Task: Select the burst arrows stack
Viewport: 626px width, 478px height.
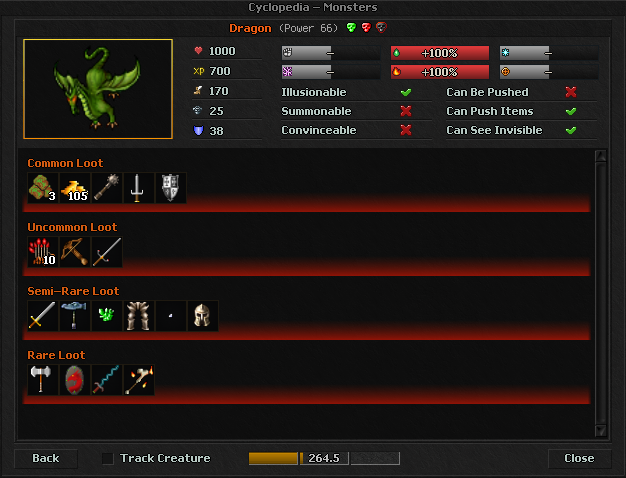Action: (43, 252)
